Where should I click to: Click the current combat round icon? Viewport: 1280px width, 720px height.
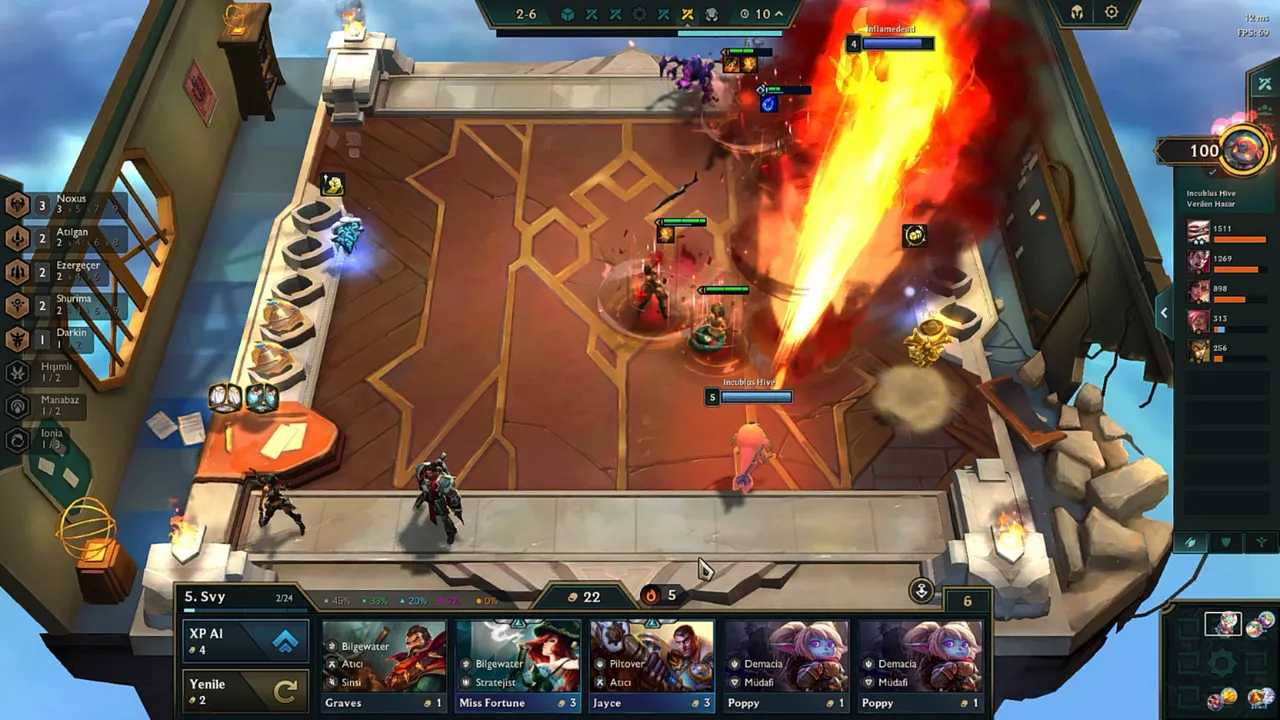[687, 14]
